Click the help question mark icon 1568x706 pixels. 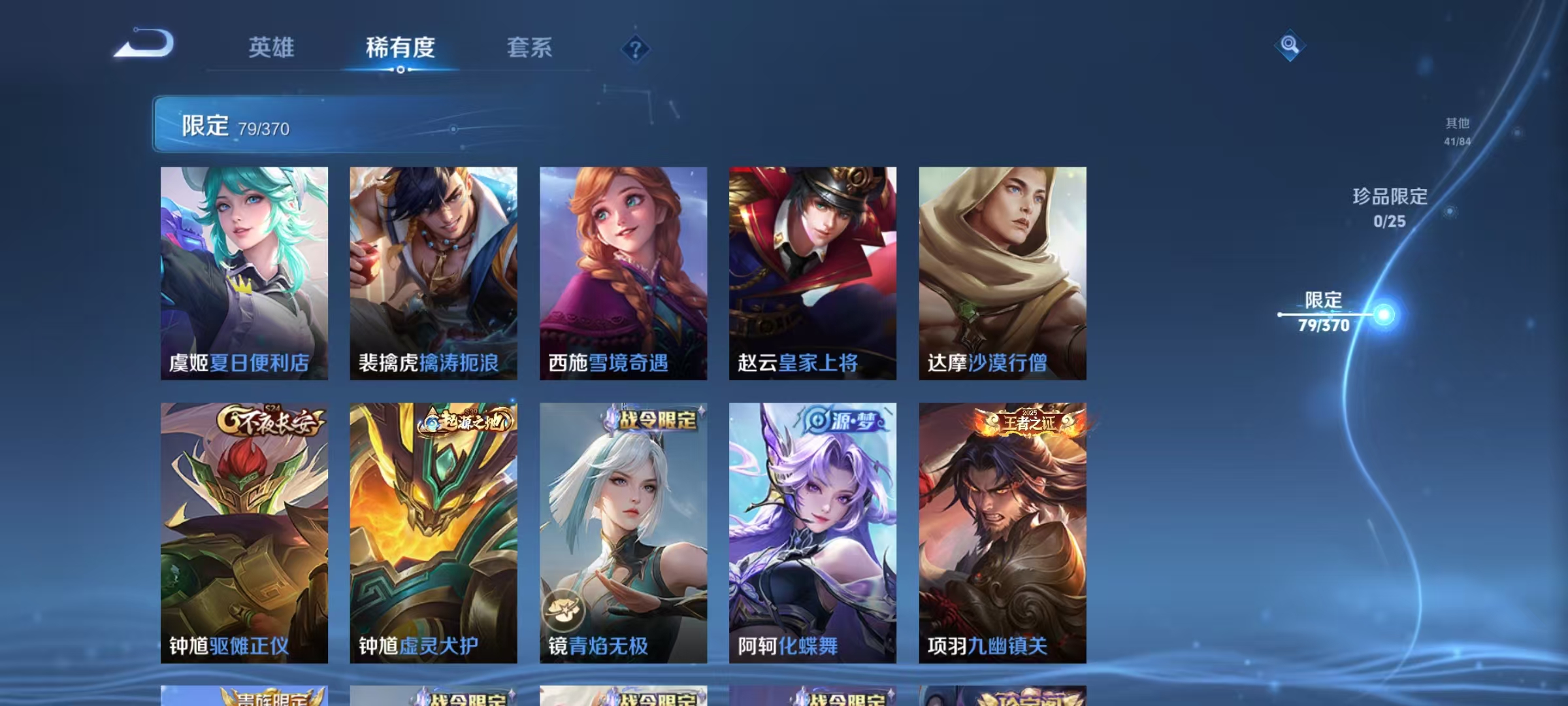coord(635,48)
